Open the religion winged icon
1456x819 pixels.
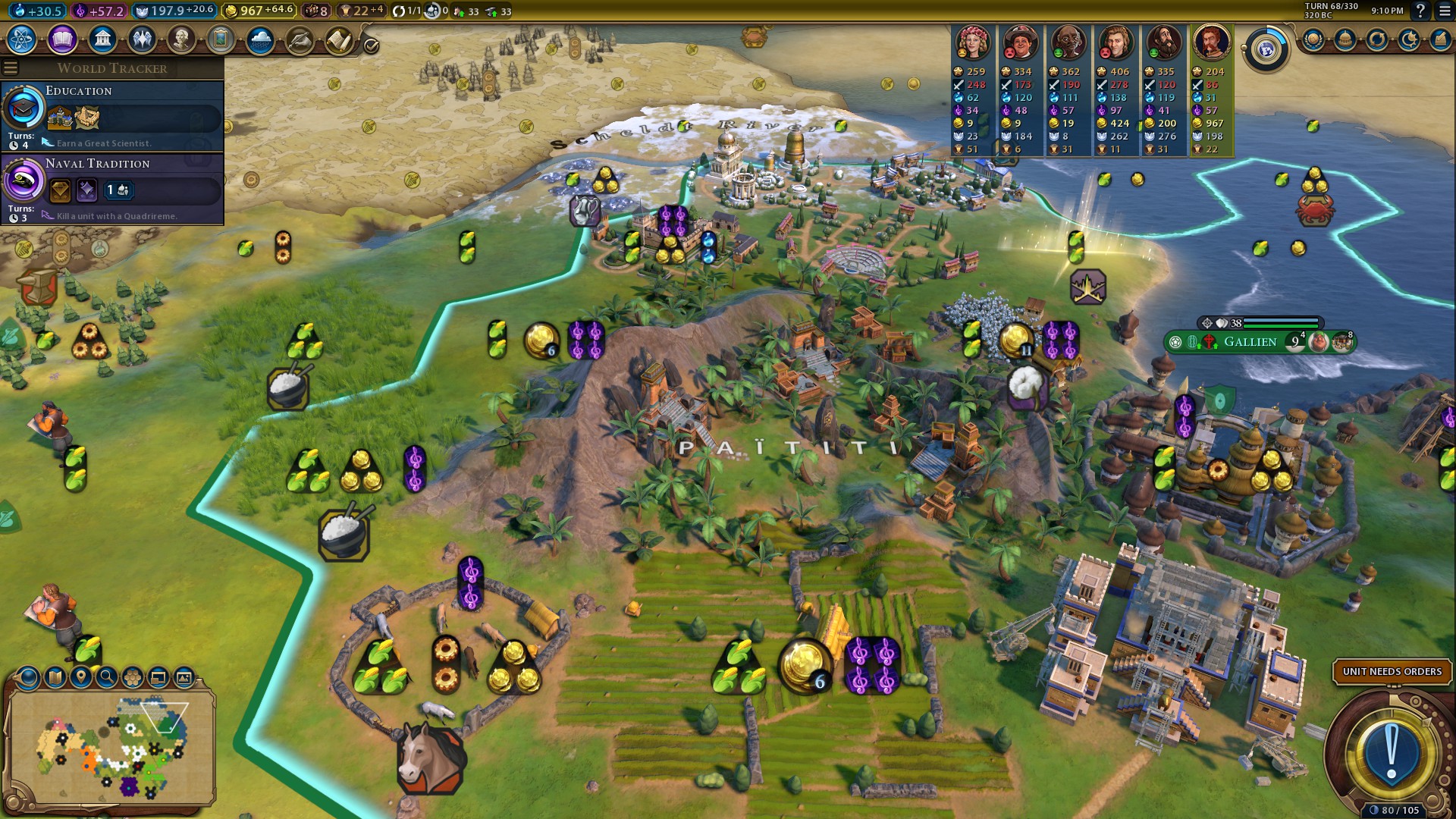tap(142, 39)
